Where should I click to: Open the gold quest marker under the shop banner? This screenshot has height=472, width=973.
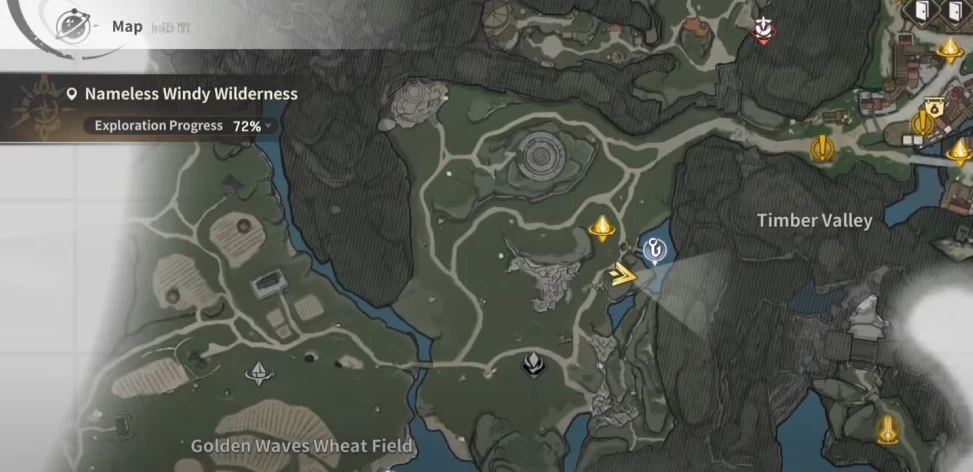922,124
